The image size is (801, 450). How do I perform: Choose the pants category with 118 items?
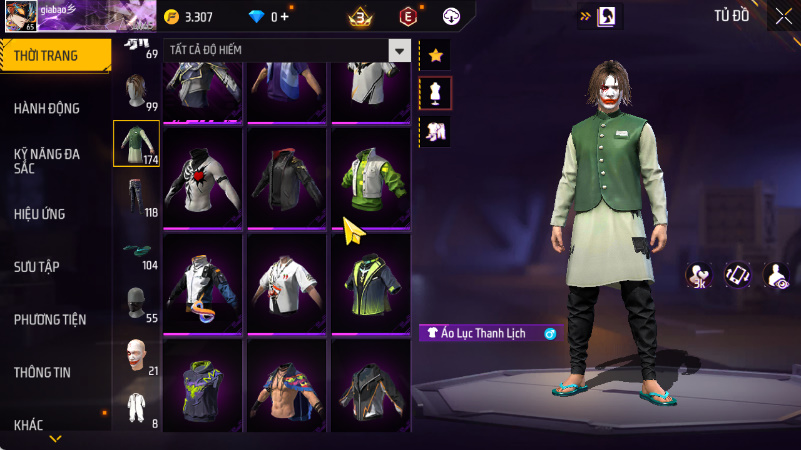(137, 197)
